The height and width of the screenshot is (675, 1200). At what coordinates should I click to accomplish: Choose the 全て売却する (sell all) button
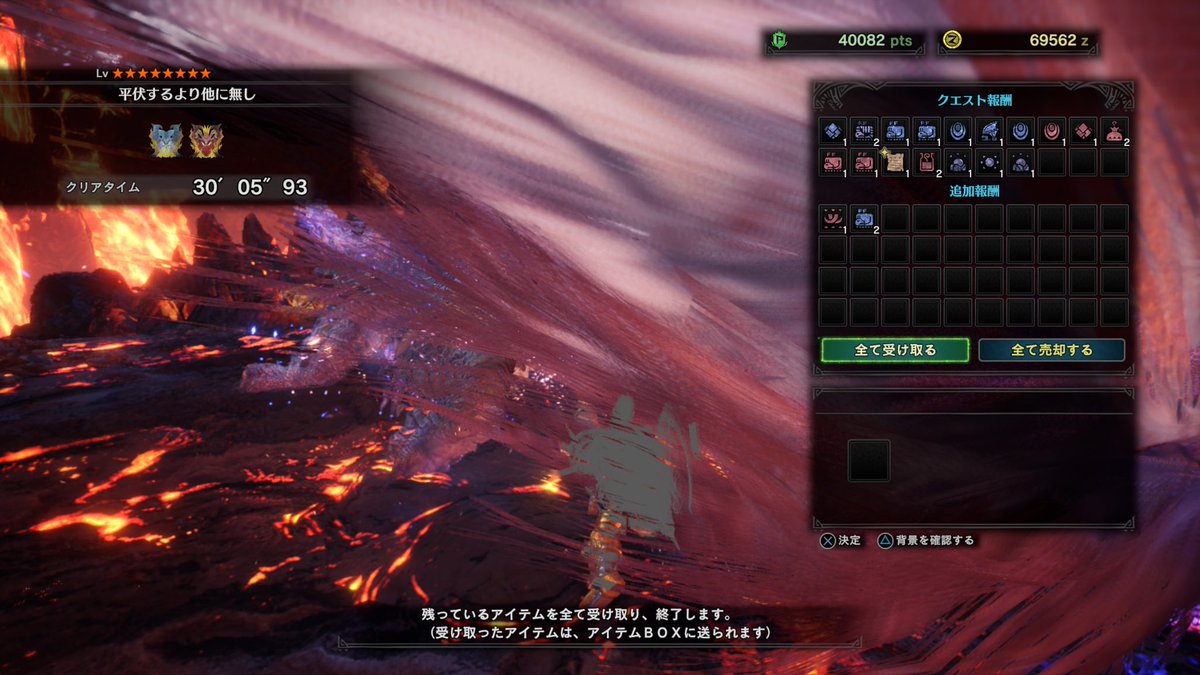point(1051,350)
